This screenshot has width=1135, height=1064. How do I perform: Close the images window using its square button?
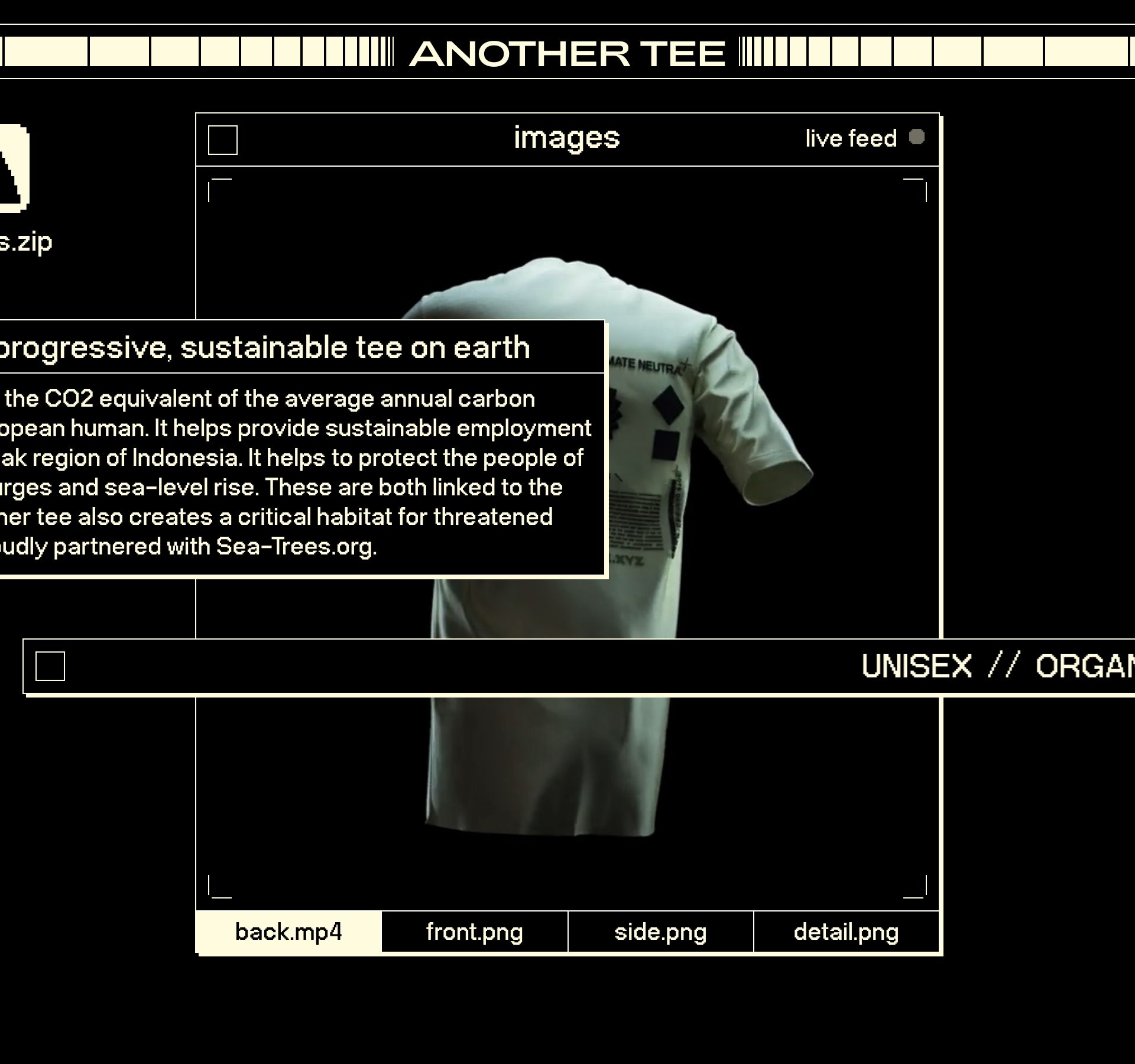pyautogui.click(x=223, y=140)
